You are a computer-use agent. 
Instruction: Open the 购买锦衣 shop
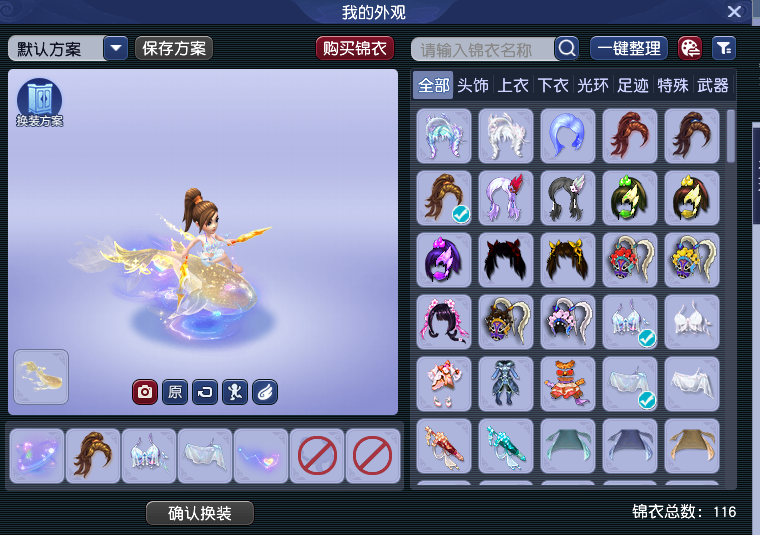(x=355, y=48)
